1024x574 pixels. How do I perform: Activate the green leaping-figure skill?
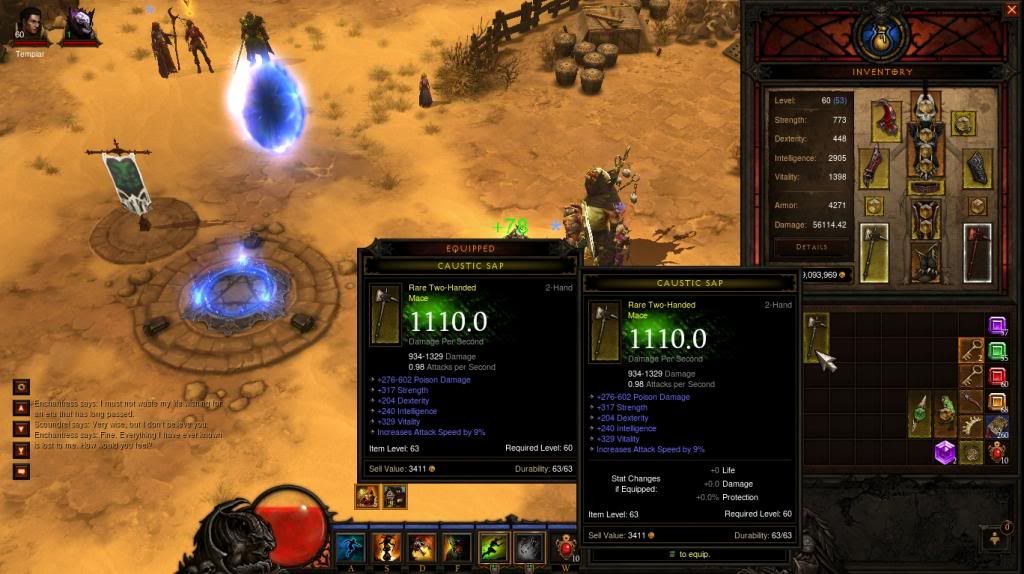click(x=493, y=547)
